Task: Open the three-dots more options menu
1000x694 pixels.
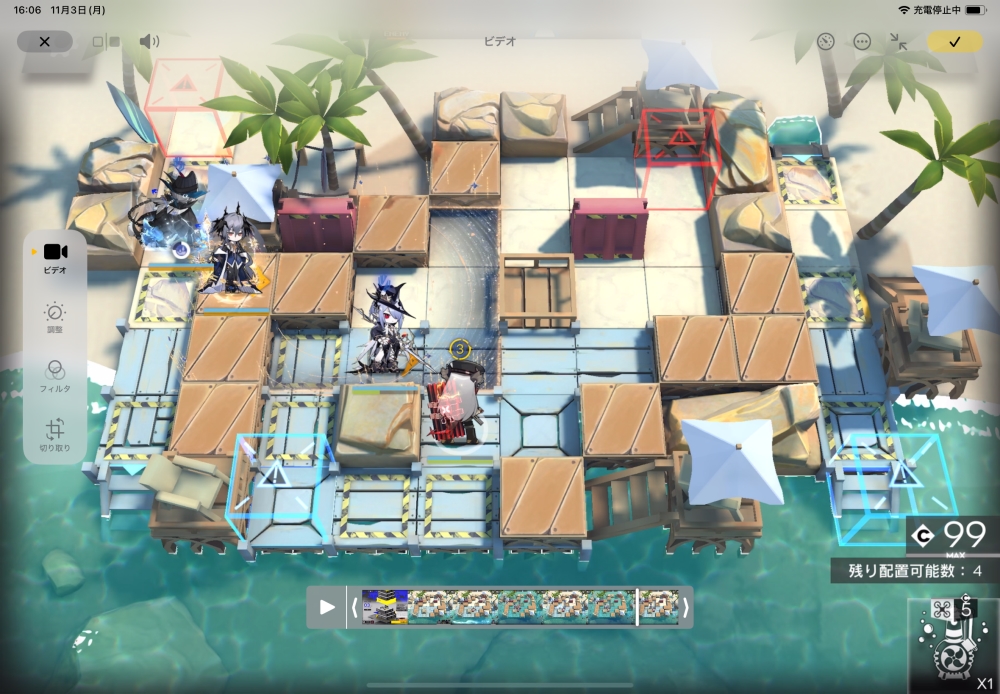Action: coord(862,41)
